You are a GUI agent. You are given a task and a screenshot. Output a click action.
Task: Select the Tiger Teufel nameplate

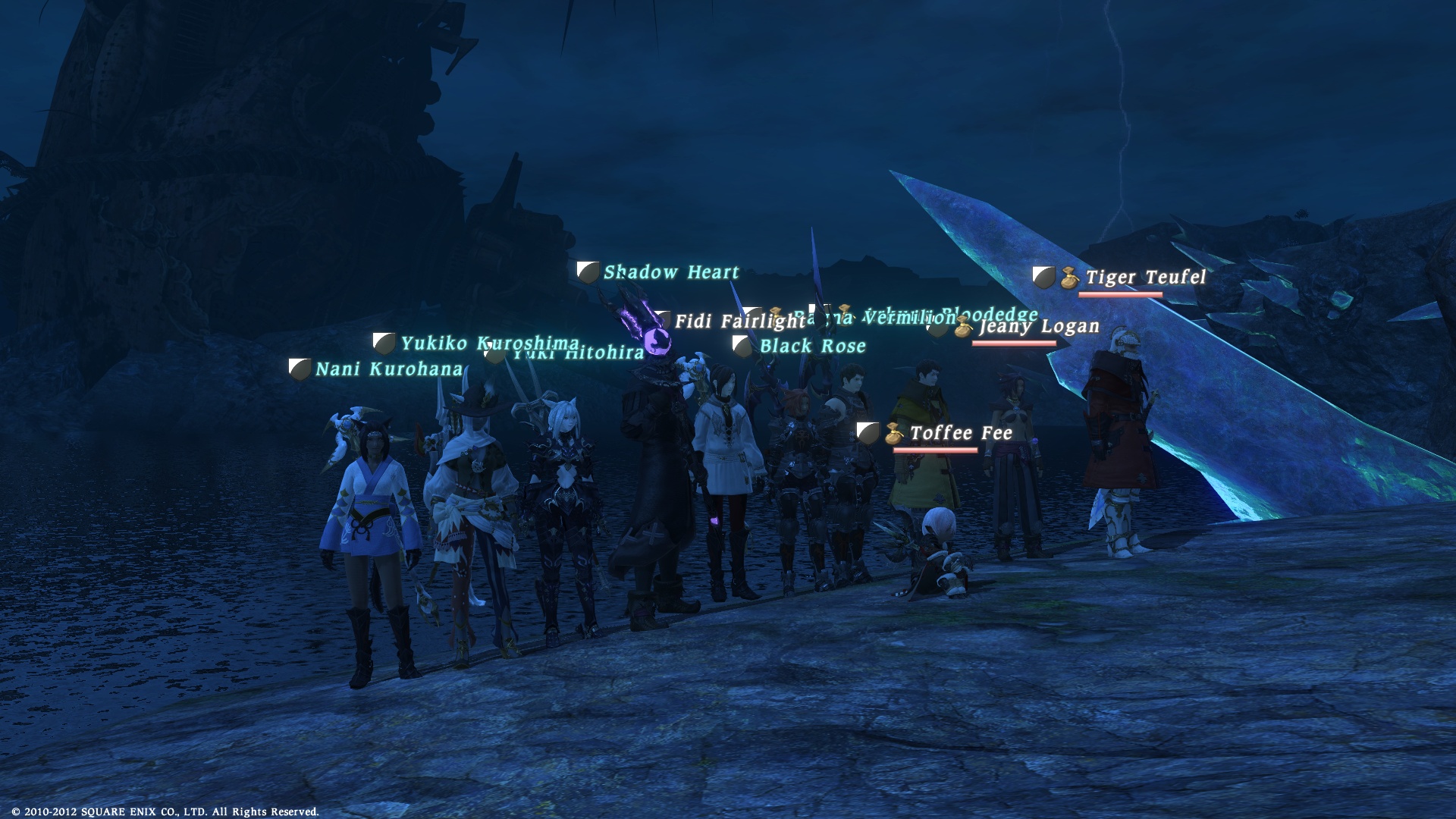1145,278
